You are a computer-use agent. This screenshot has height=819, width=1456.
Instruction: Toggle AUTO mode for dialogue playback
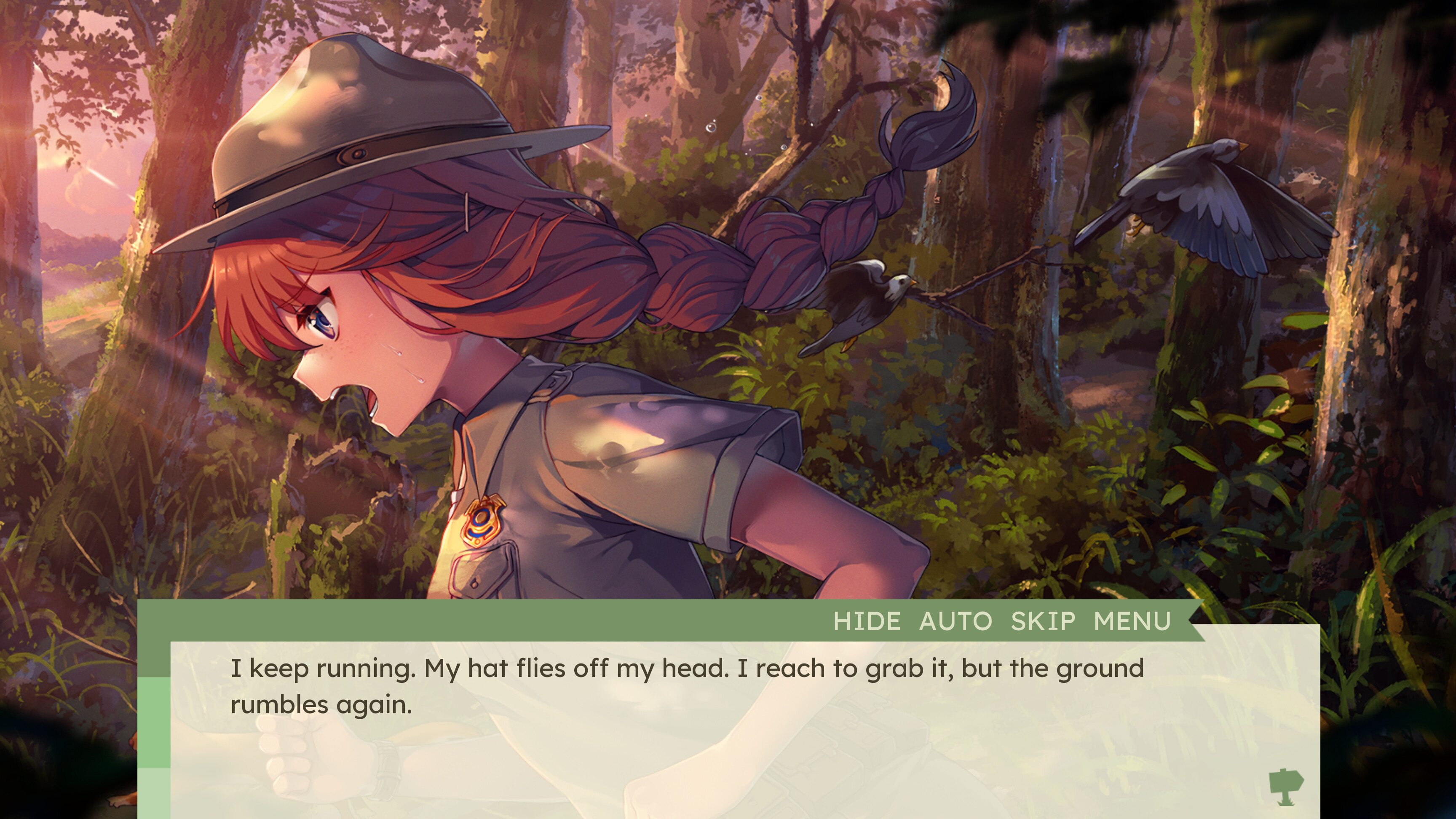point(955,621)
